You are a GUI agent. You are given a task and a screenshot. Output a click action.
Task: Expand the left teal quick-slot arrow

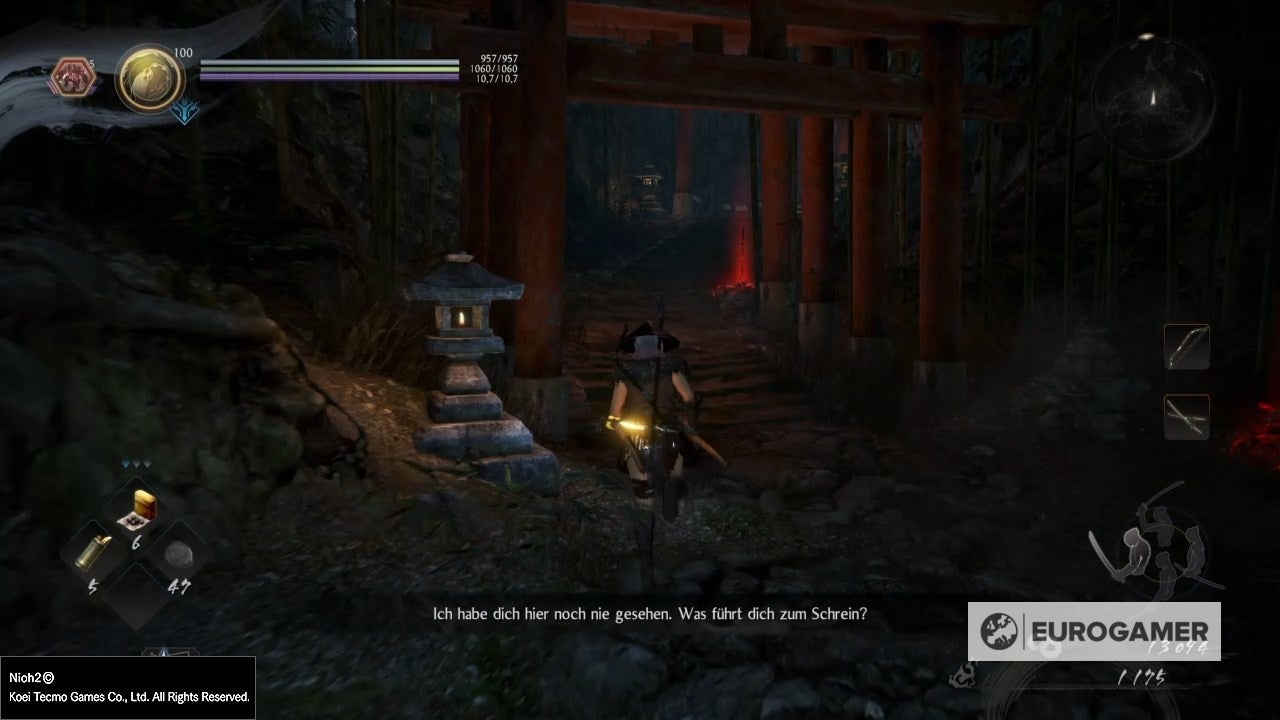coord(127,463)
